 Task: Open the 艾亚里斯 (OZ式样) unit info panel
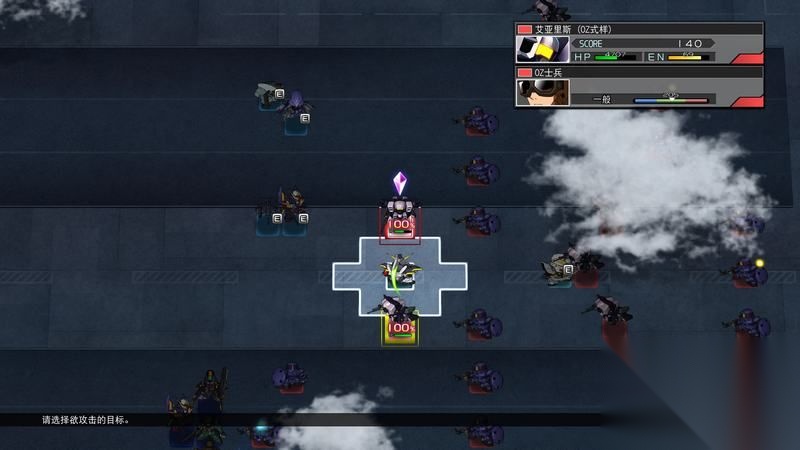pyautogui.click(x=639, y=43)
